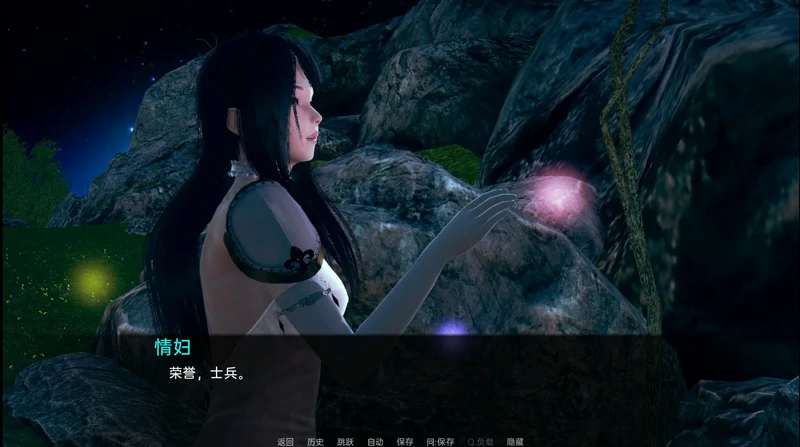
Task: Toggle 自动 (Auto) text advance
Action: coord(375,441)
